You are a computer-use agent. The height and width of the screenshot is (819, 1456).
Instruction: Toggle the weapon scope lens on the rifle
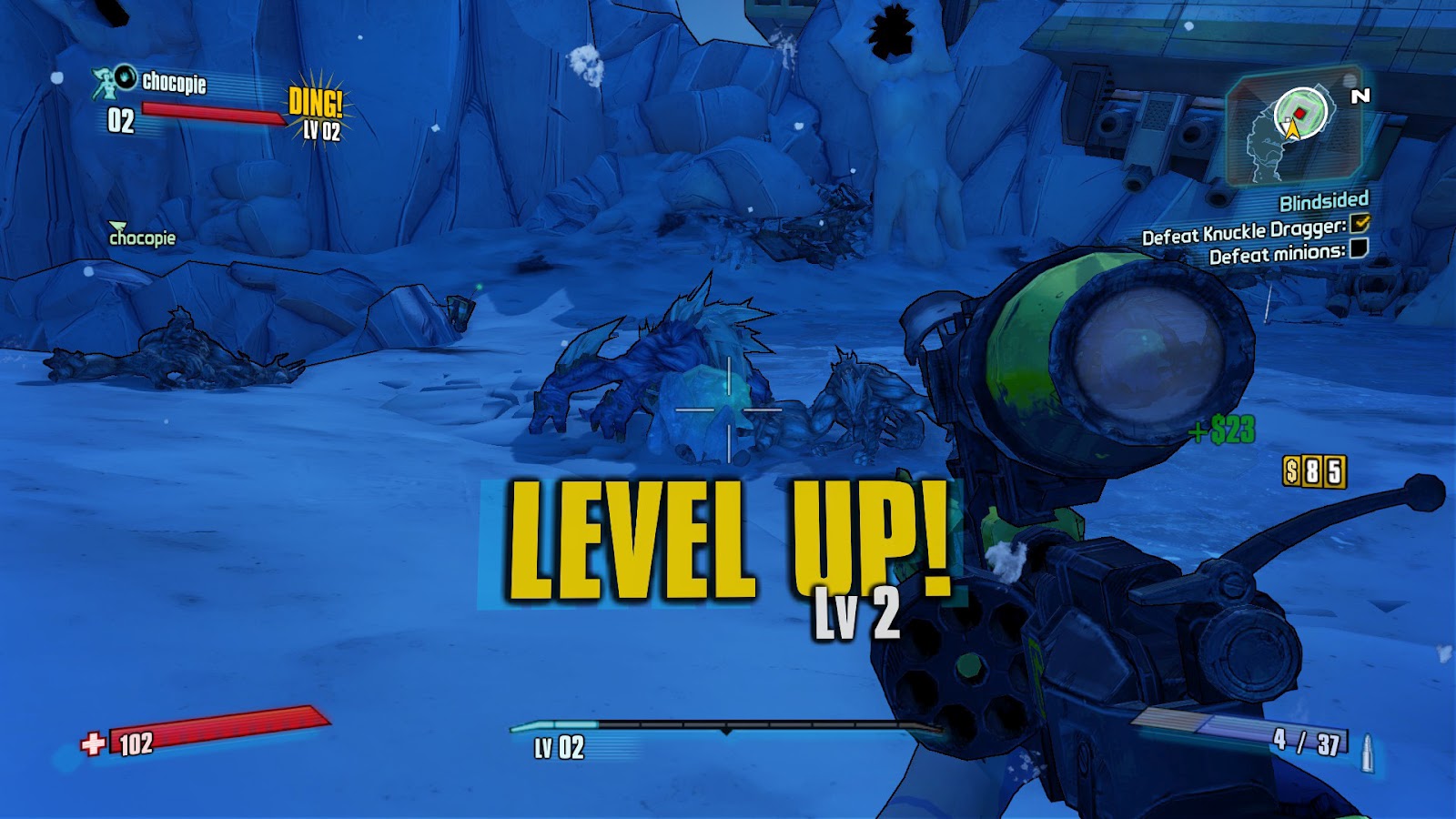[1139, 359]
